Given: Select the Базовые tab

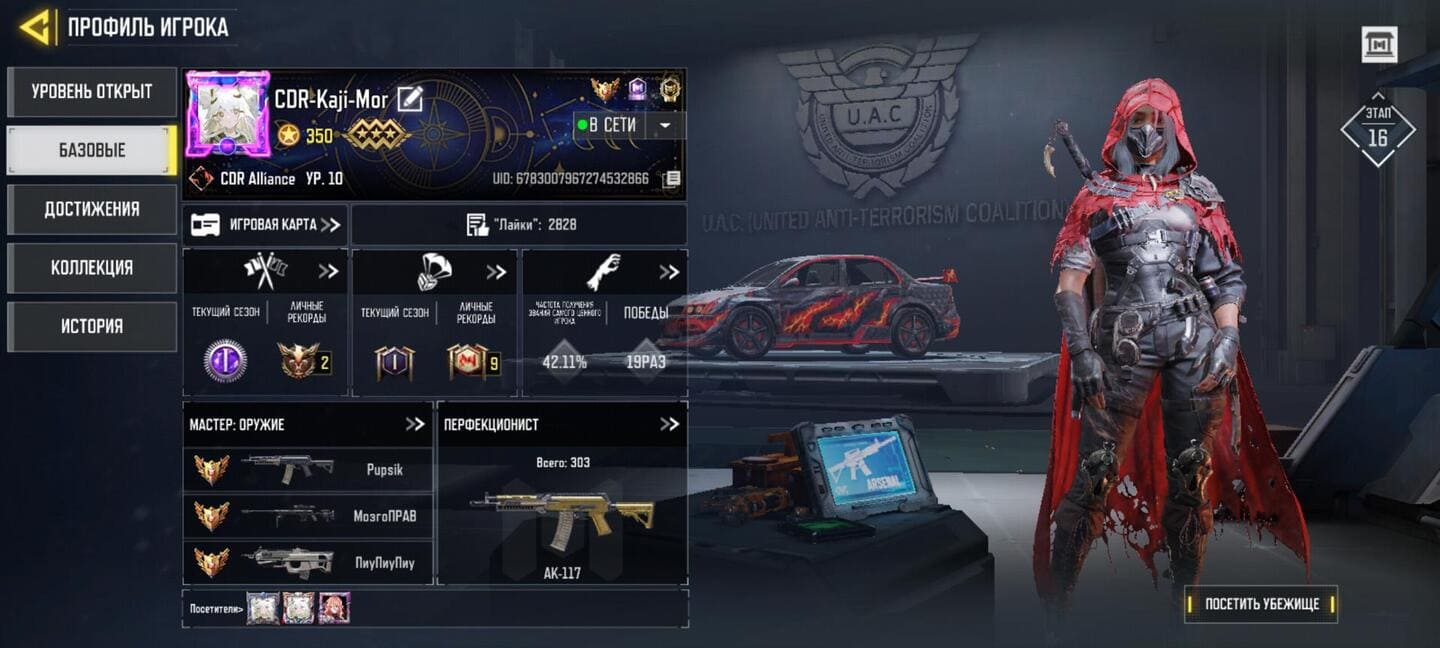Looking at the screenshot, I should 91,151.
